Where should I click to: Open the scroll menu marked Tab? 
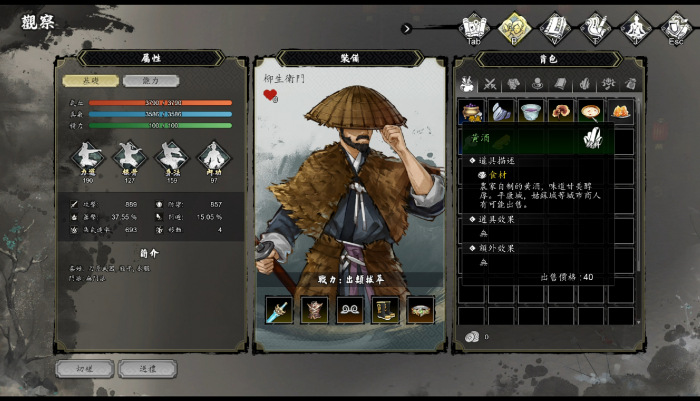pyautogui.click(x=472, y=27)
